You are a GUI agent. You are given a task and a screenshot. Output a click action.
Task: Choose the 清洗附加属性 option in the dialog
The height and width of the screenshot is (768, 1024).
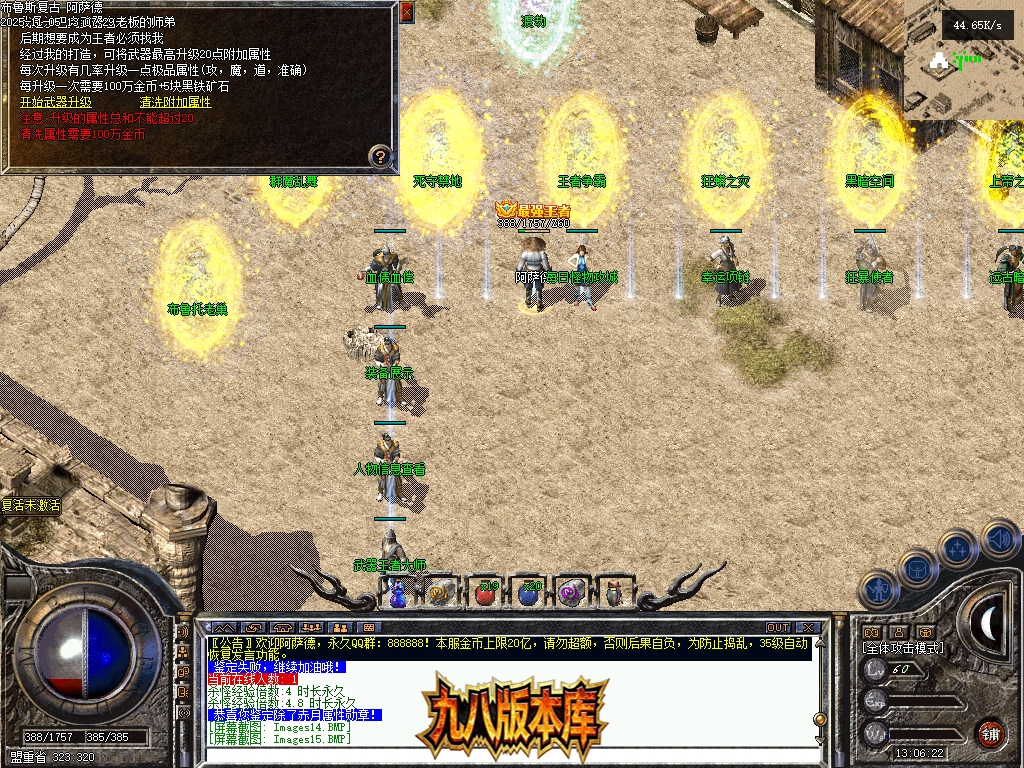click(x=175, y=102)
